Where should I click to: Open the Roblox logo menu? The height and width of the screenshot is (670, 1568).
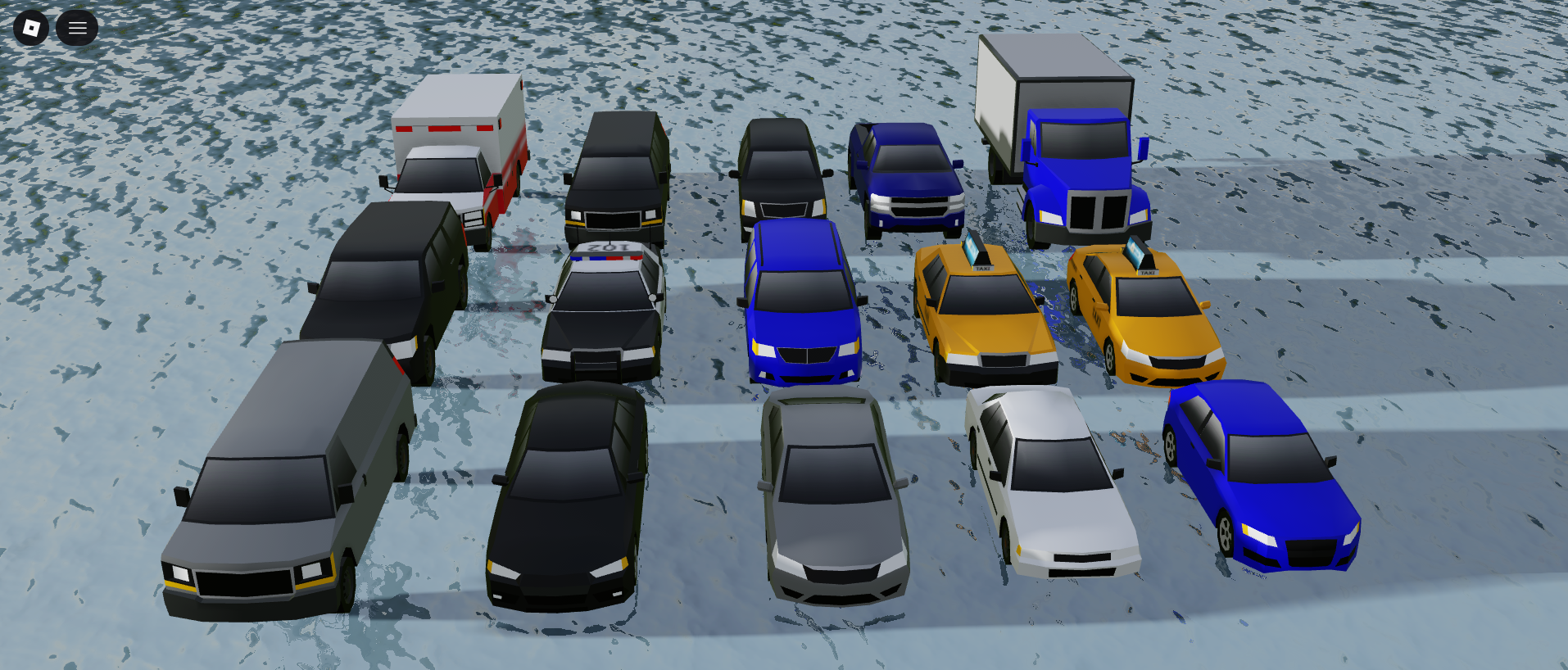[31, 28]
